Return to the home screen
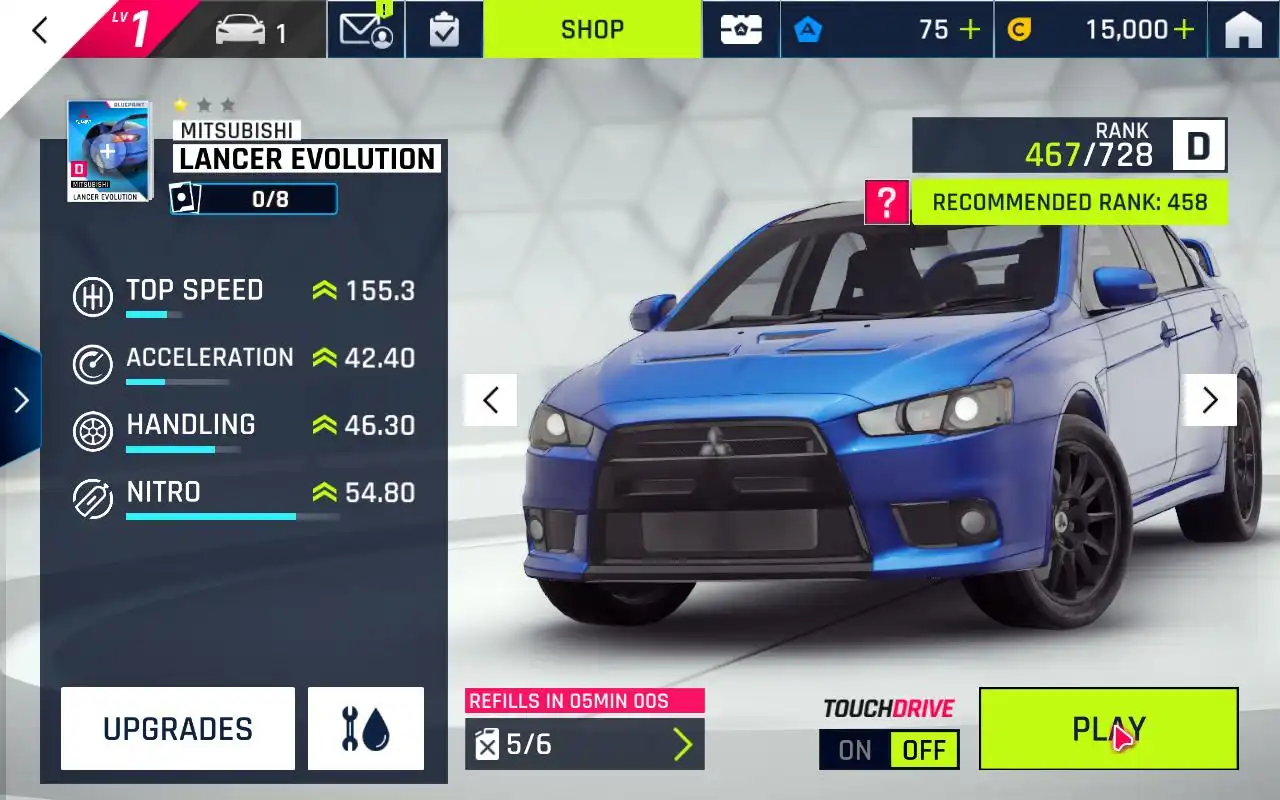This screenshot has width=1280, height=800. tap(1243, 31)
